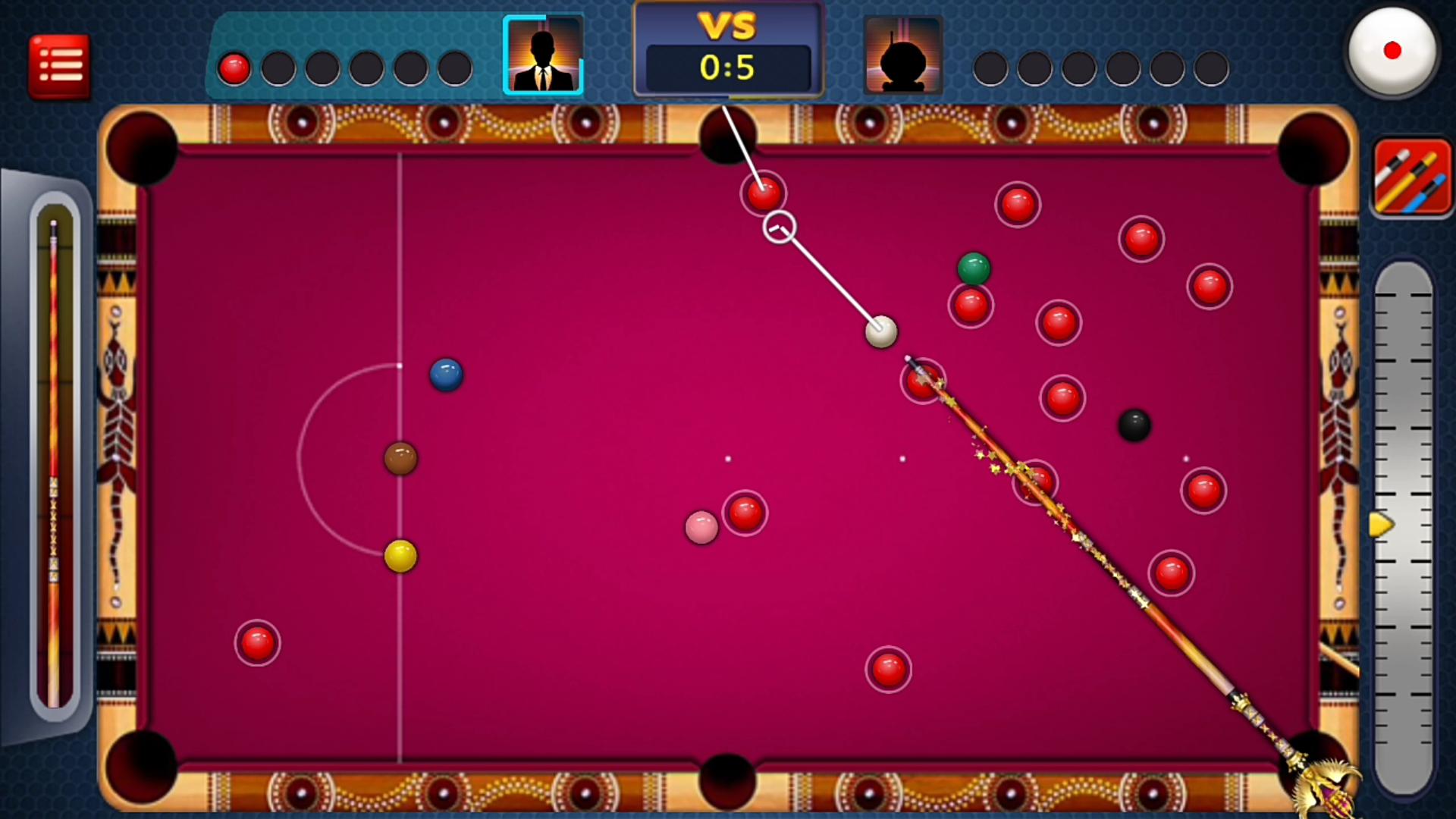Tap the white cue ball on the table
Viewport: 1456px width, 819px height.
pyautogui.click(x=880, y=331)
